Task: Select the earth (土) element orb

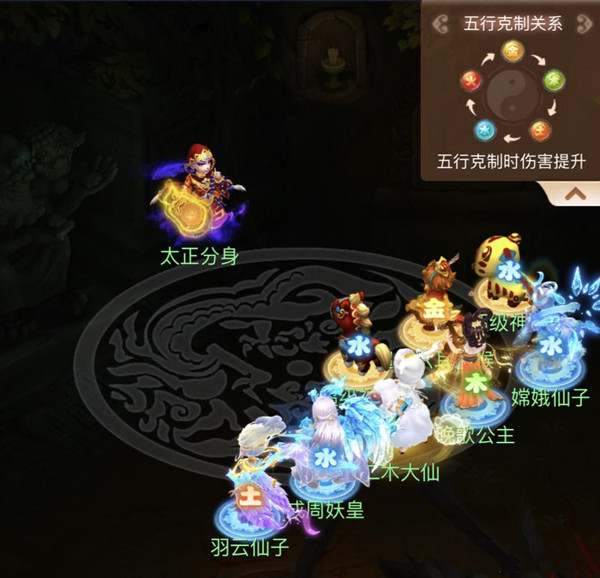Action: point(540,128)
